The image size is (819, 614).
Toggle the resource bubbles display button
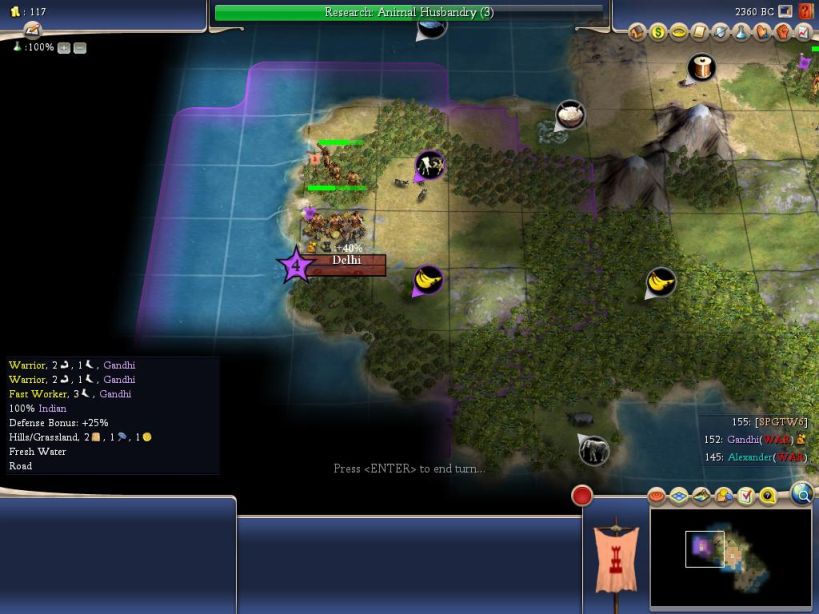pos(724,495)
